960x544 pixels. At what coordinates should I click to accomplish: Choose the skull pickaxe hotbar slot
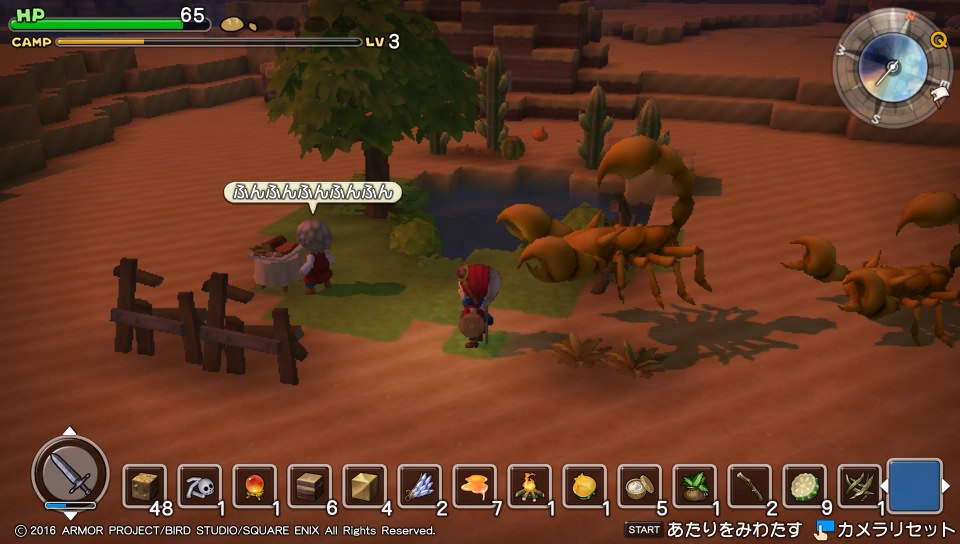coord(199,486)
